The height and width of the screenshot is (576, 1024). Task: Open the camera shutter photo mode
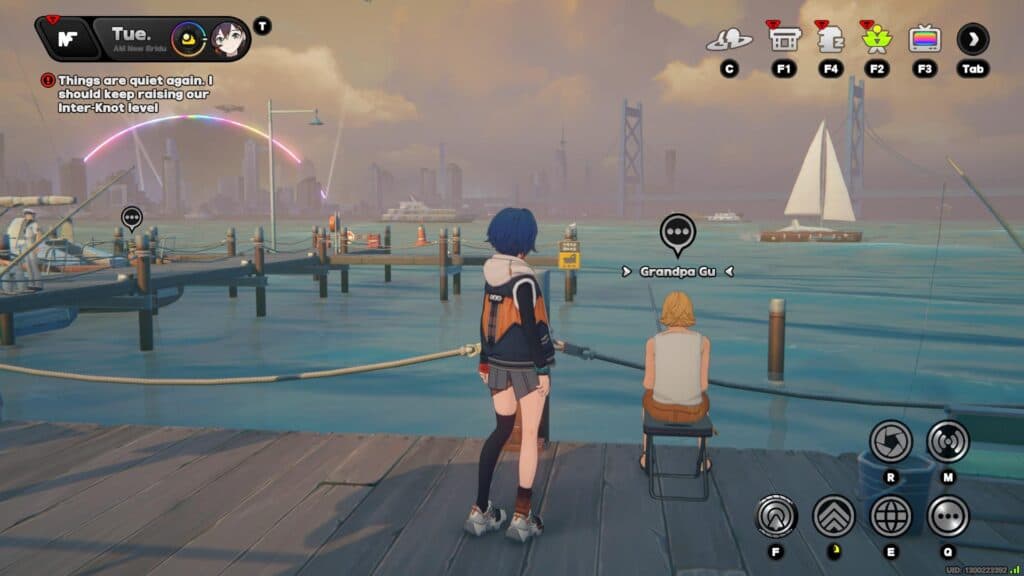890,441
